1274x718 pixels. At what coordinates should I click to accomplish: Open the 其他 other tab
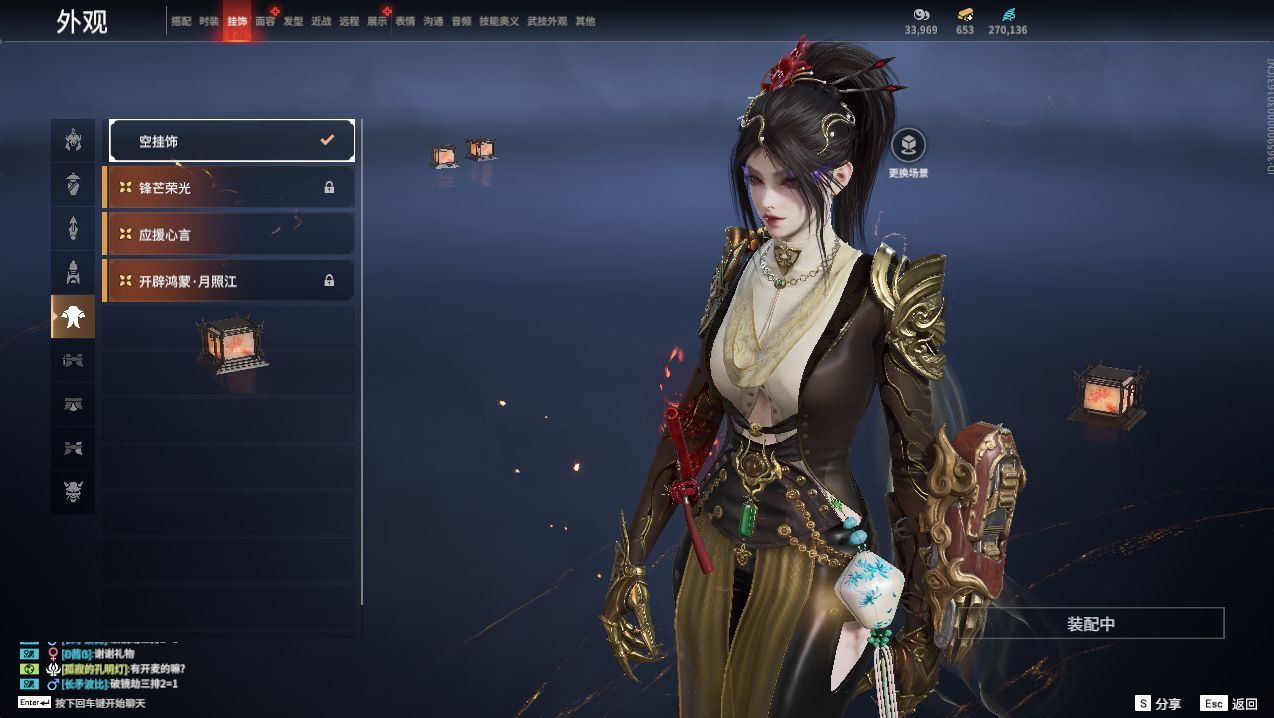pyautogui.click(x=585, y=21)
